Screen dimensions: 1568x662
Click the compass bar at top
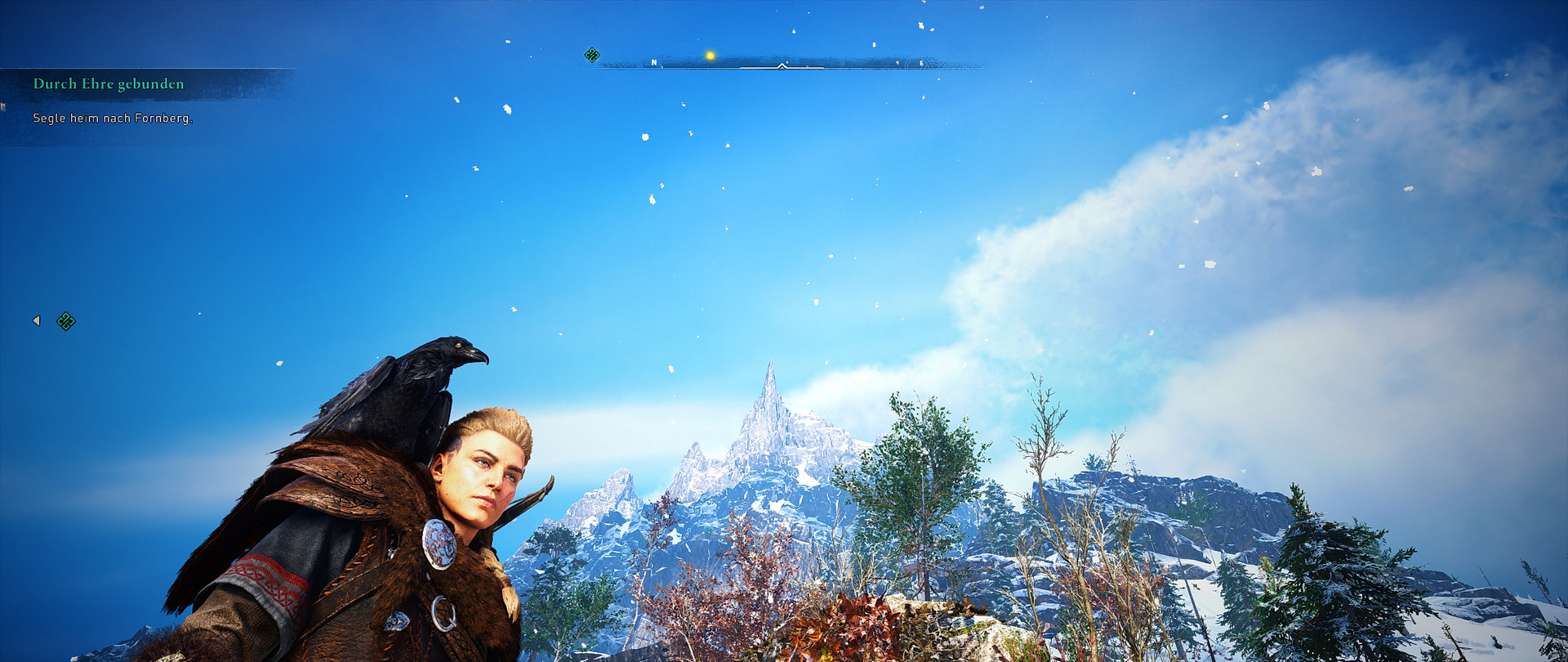(x=788, y=63)
